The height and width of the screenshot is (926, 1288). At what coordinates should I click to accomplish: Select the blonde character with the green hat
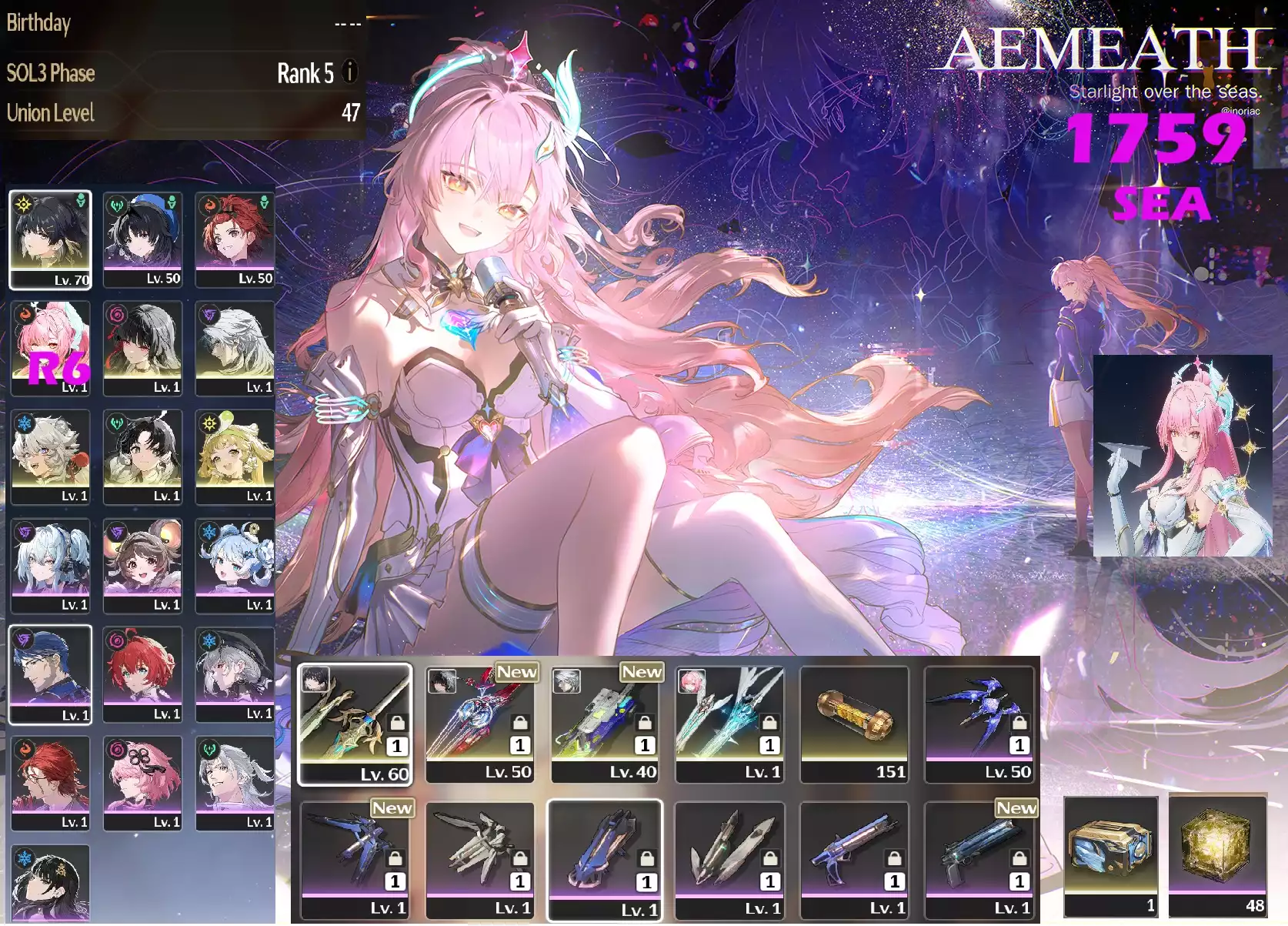coord(235,457)
